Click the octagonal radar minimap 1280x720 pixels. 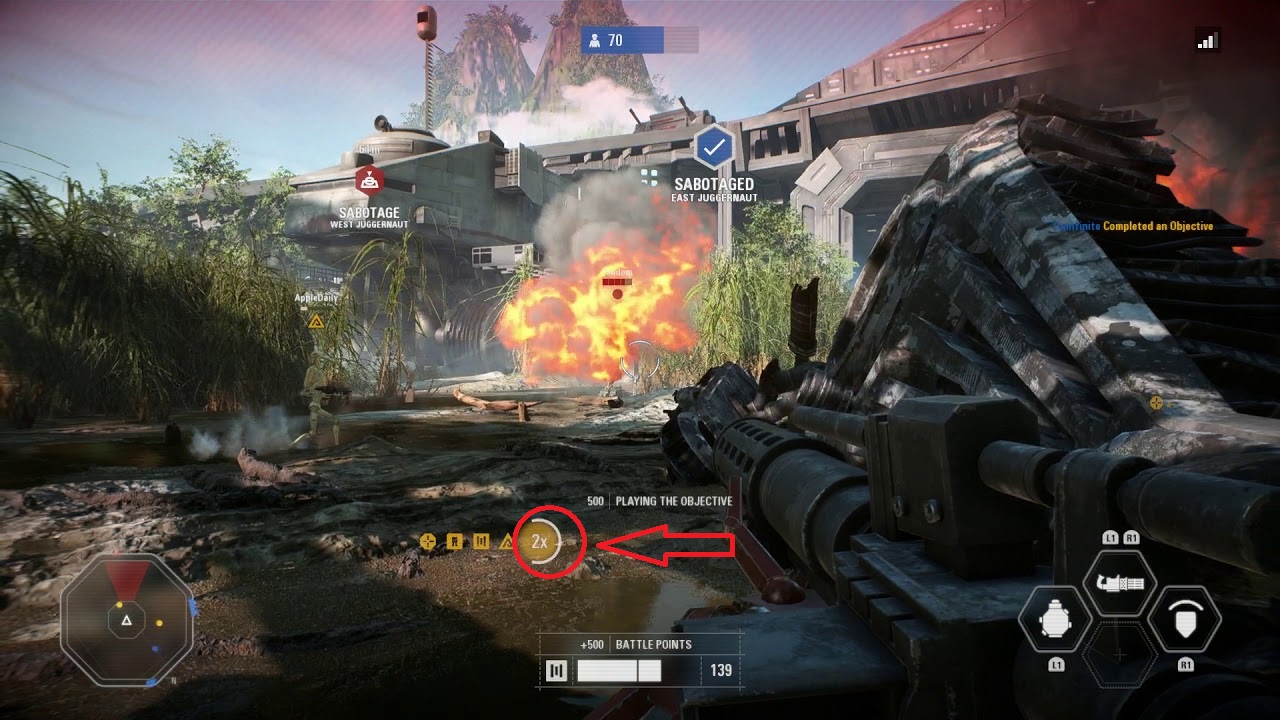click(x=126, y=620)
